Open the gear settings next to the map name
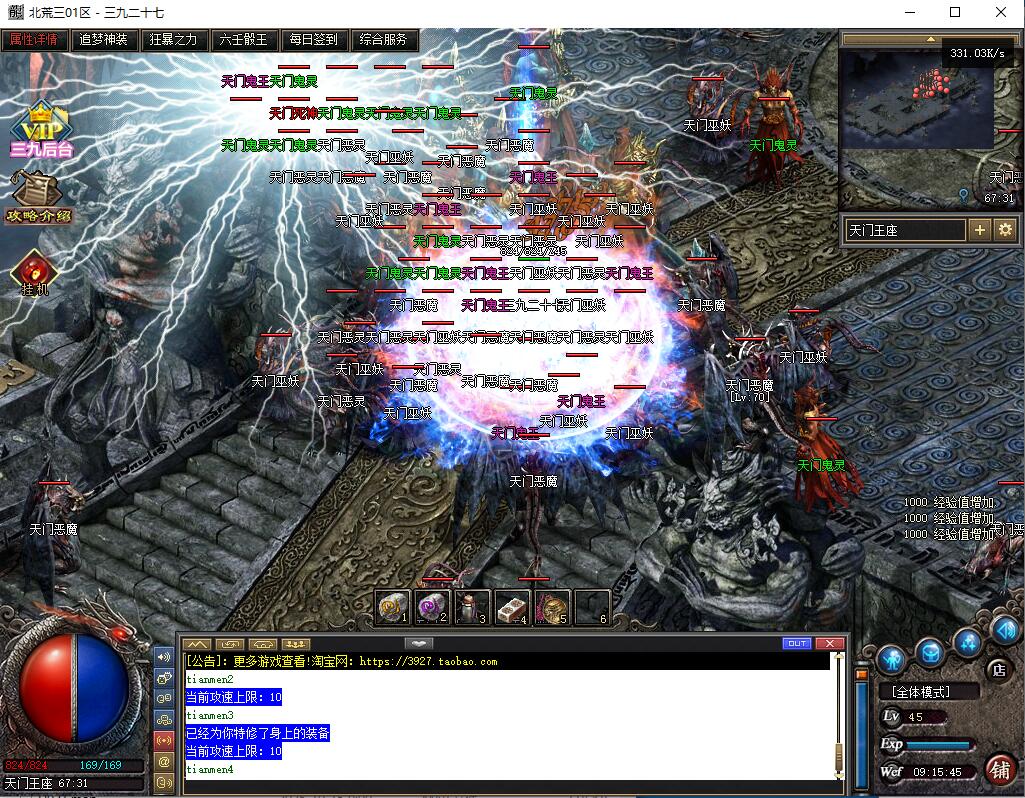 pos(1005,230)
